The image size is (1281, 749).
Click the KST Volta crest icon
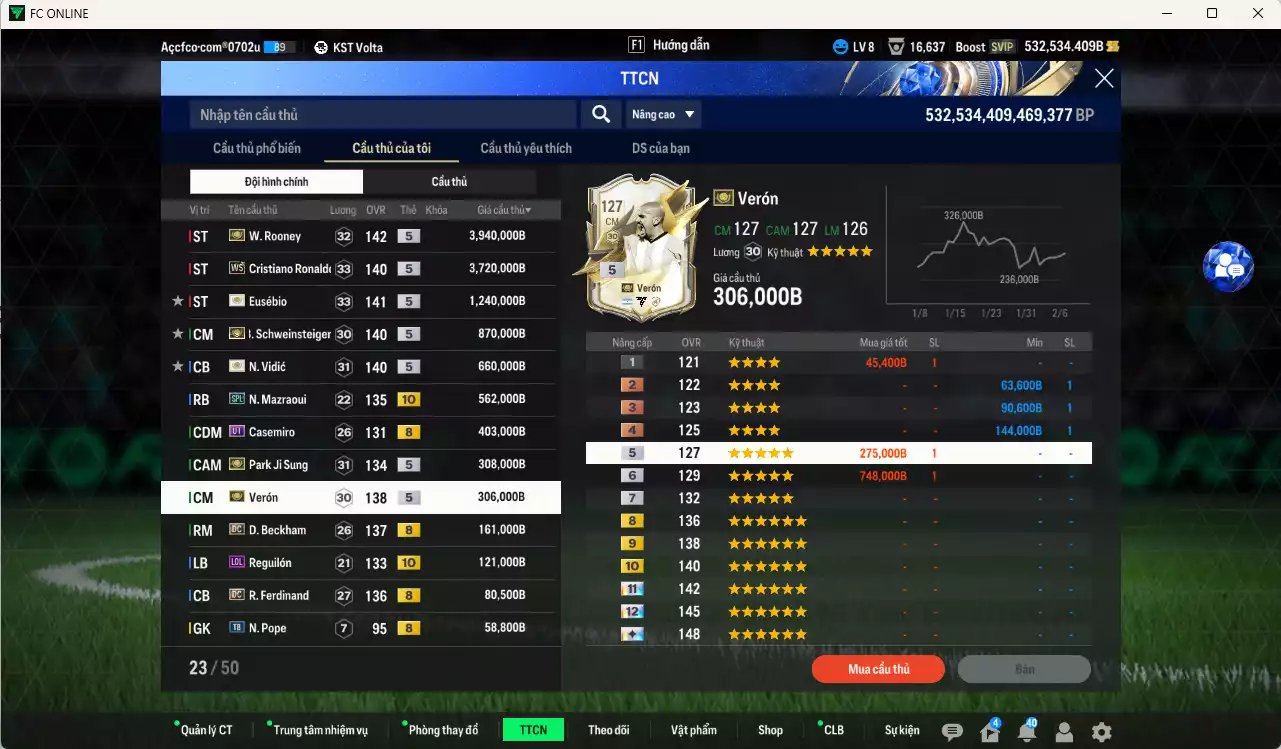point(321,46)
